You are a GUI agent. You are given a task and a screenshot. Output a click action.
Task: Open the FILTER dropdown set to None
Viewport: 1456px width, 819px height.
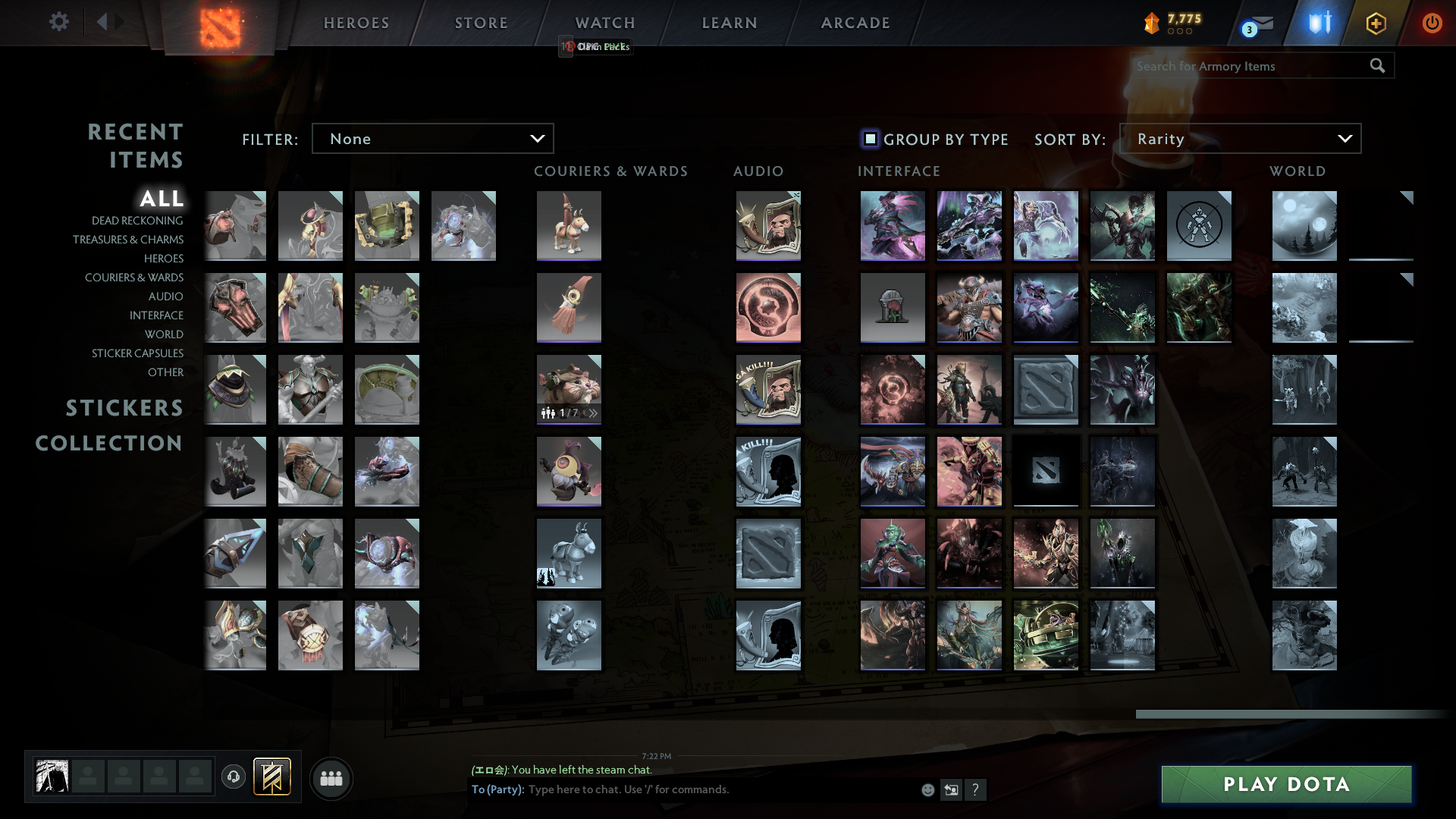coord(432,138)
